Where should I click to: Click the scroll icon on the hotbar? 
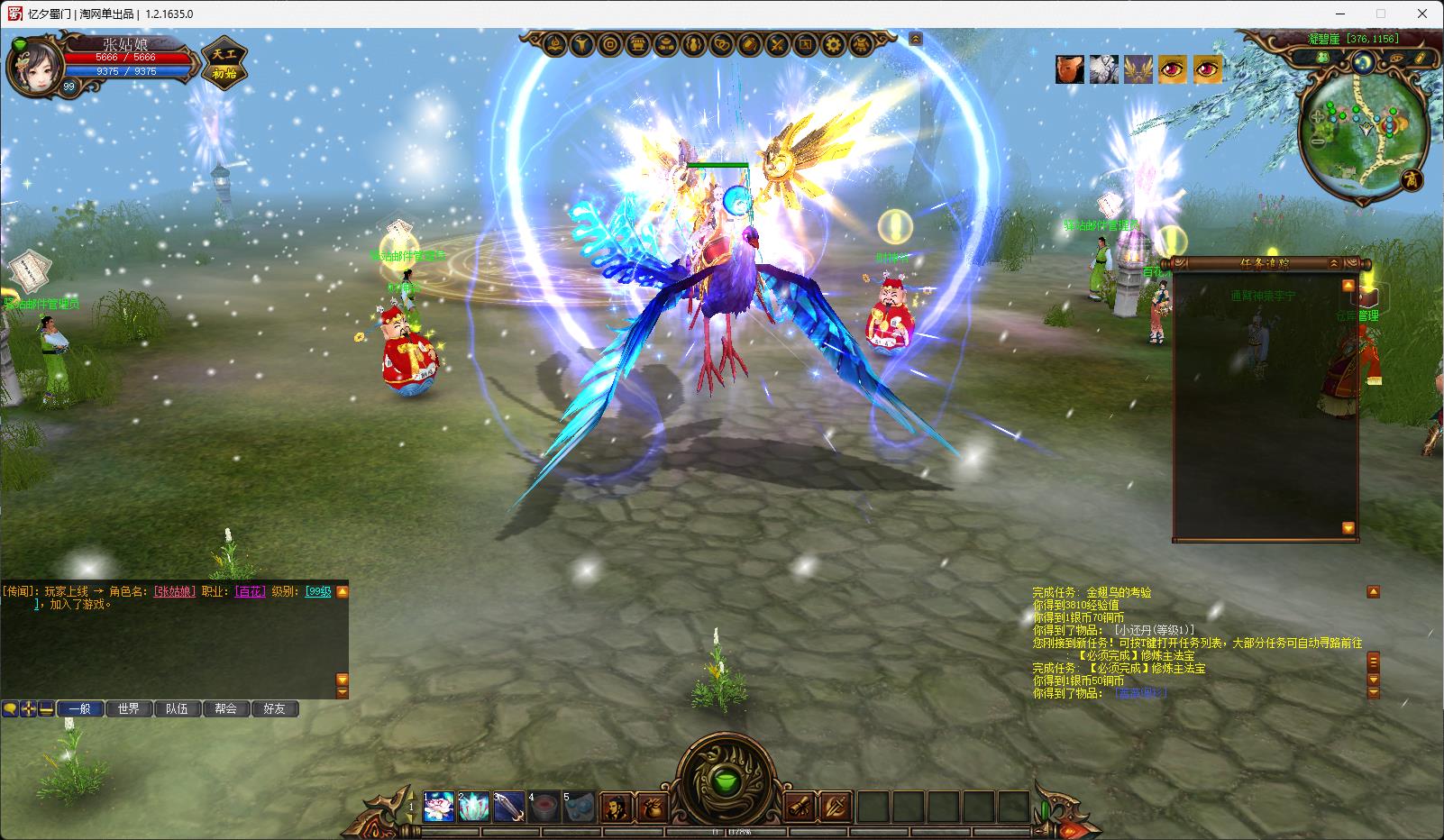point(800,806)
